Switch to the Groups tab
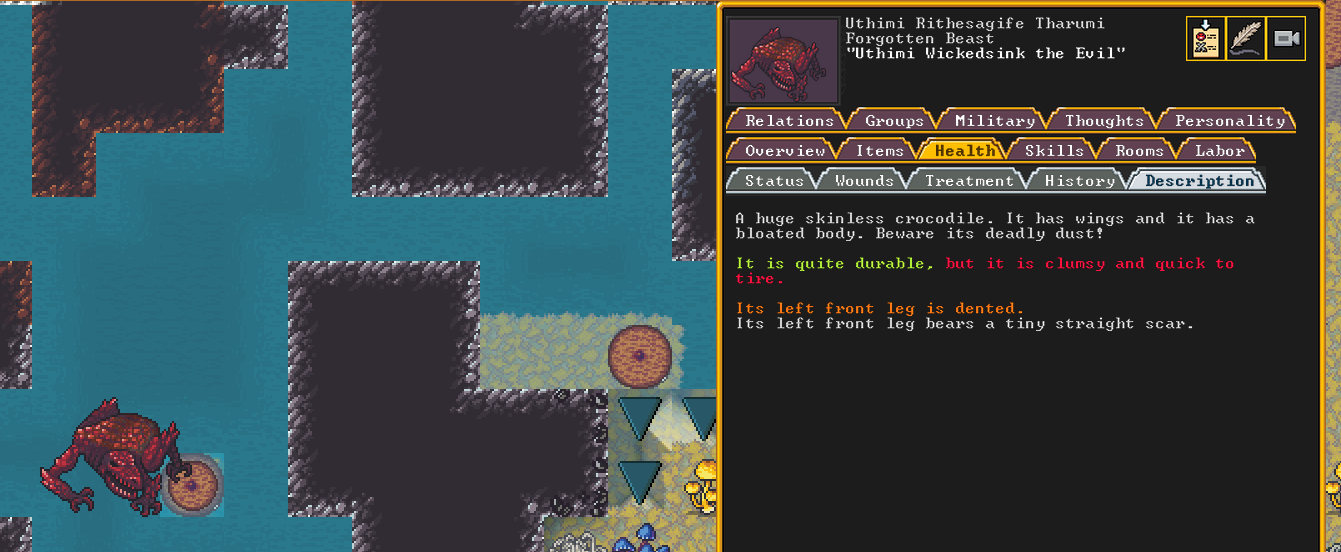The image size is (1341, 552). tap(894, 121)
